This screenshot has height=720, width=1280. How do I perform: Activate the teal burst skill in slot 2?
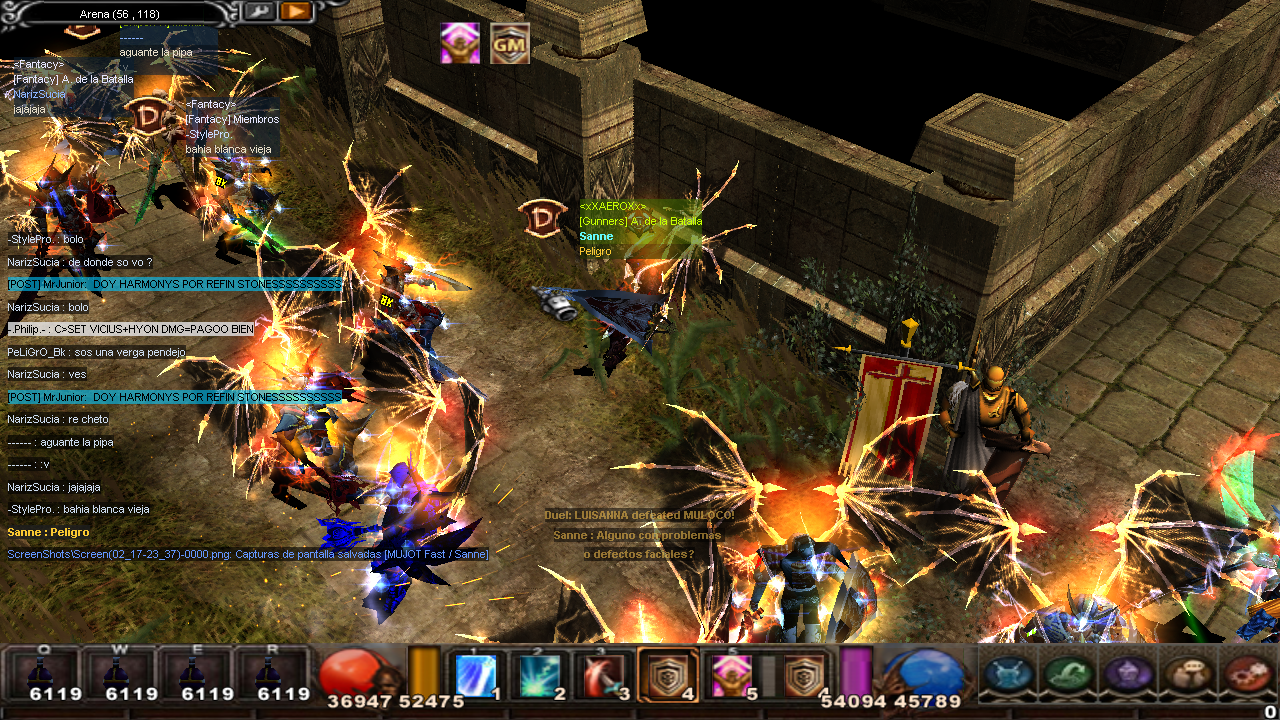point(540,676)
